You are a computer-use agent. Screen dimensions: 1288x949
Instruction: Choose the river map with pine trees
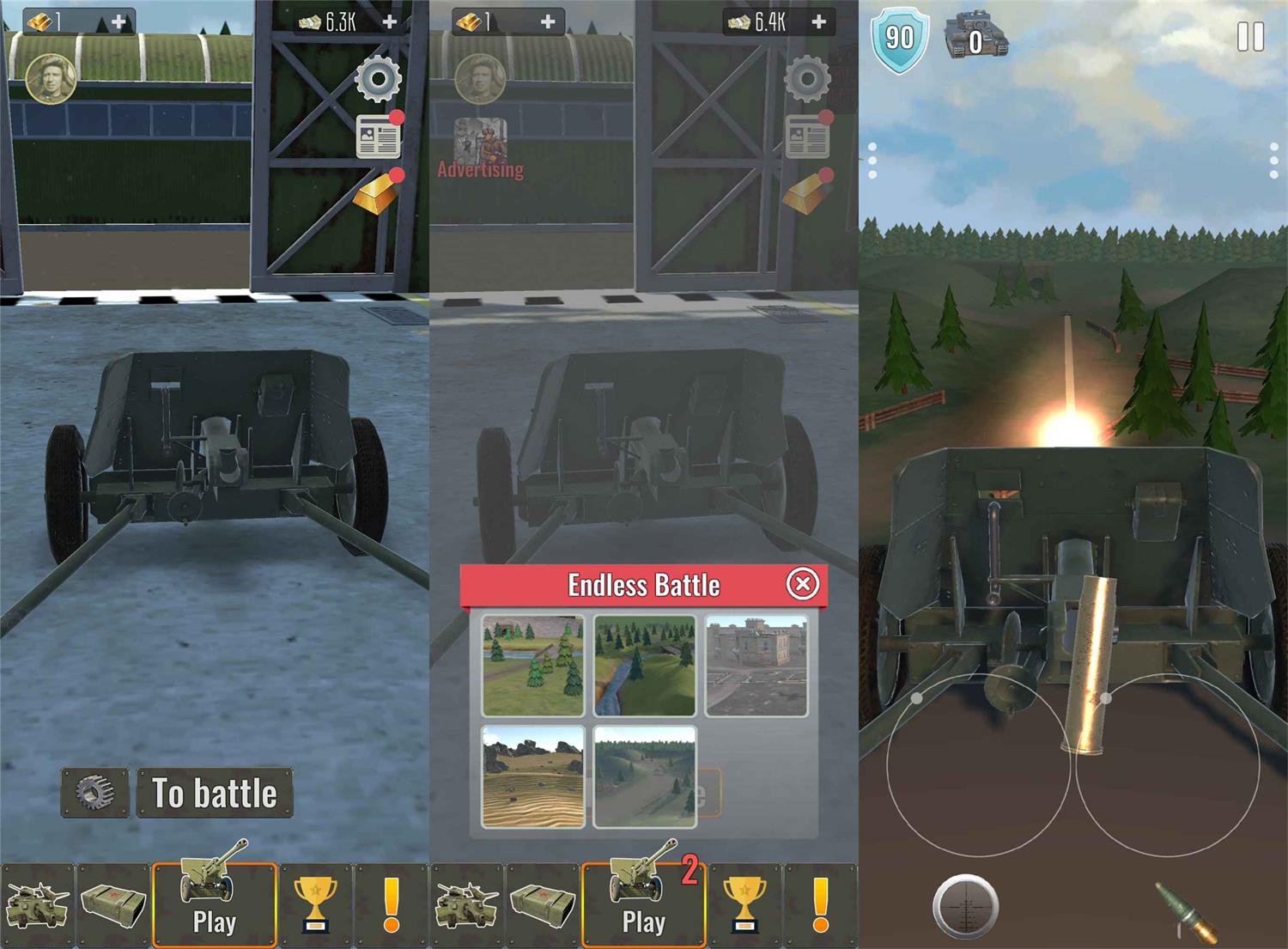533,666
